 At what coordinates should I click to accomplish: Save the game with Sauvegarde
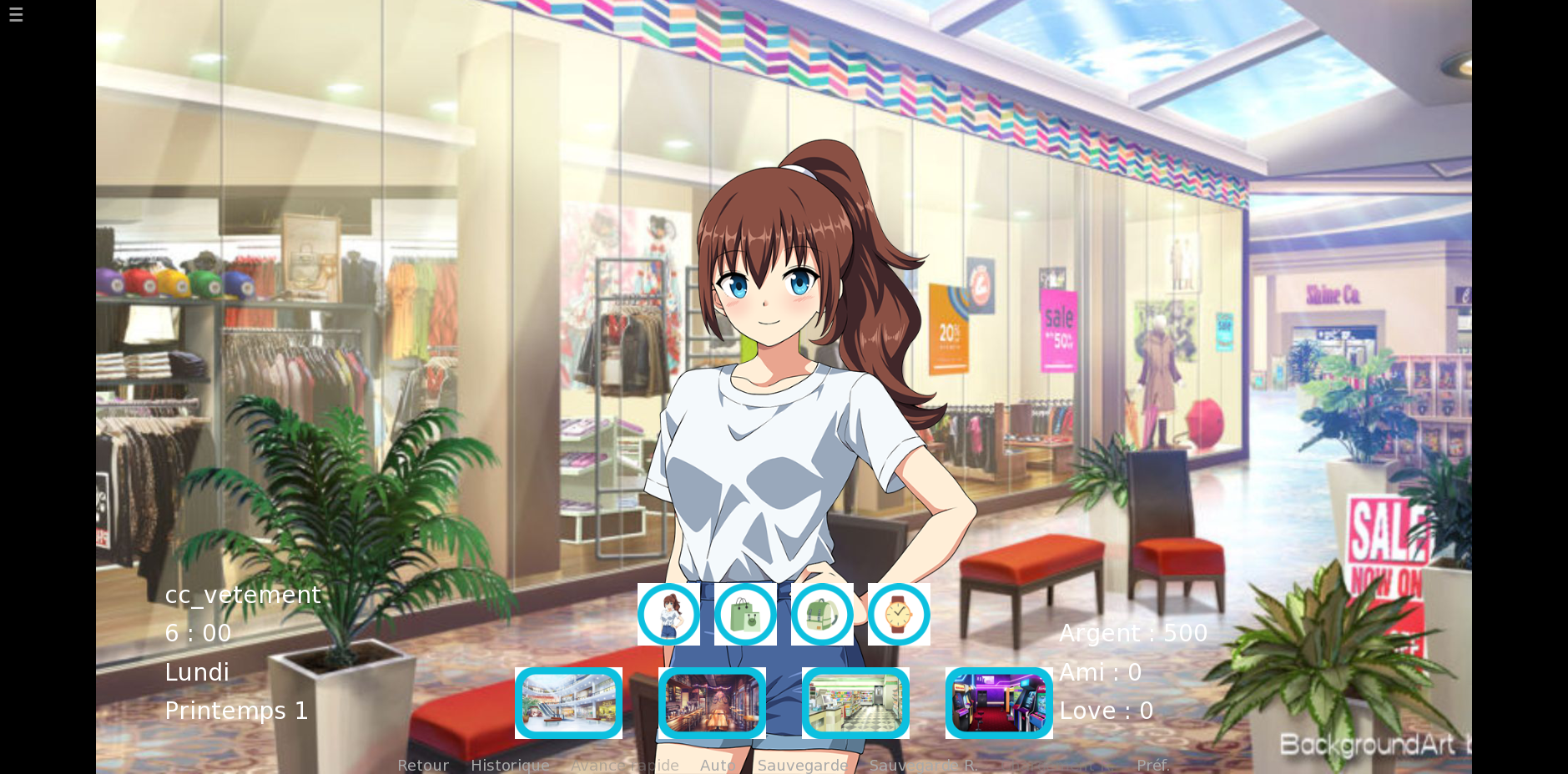coord(803,765)
